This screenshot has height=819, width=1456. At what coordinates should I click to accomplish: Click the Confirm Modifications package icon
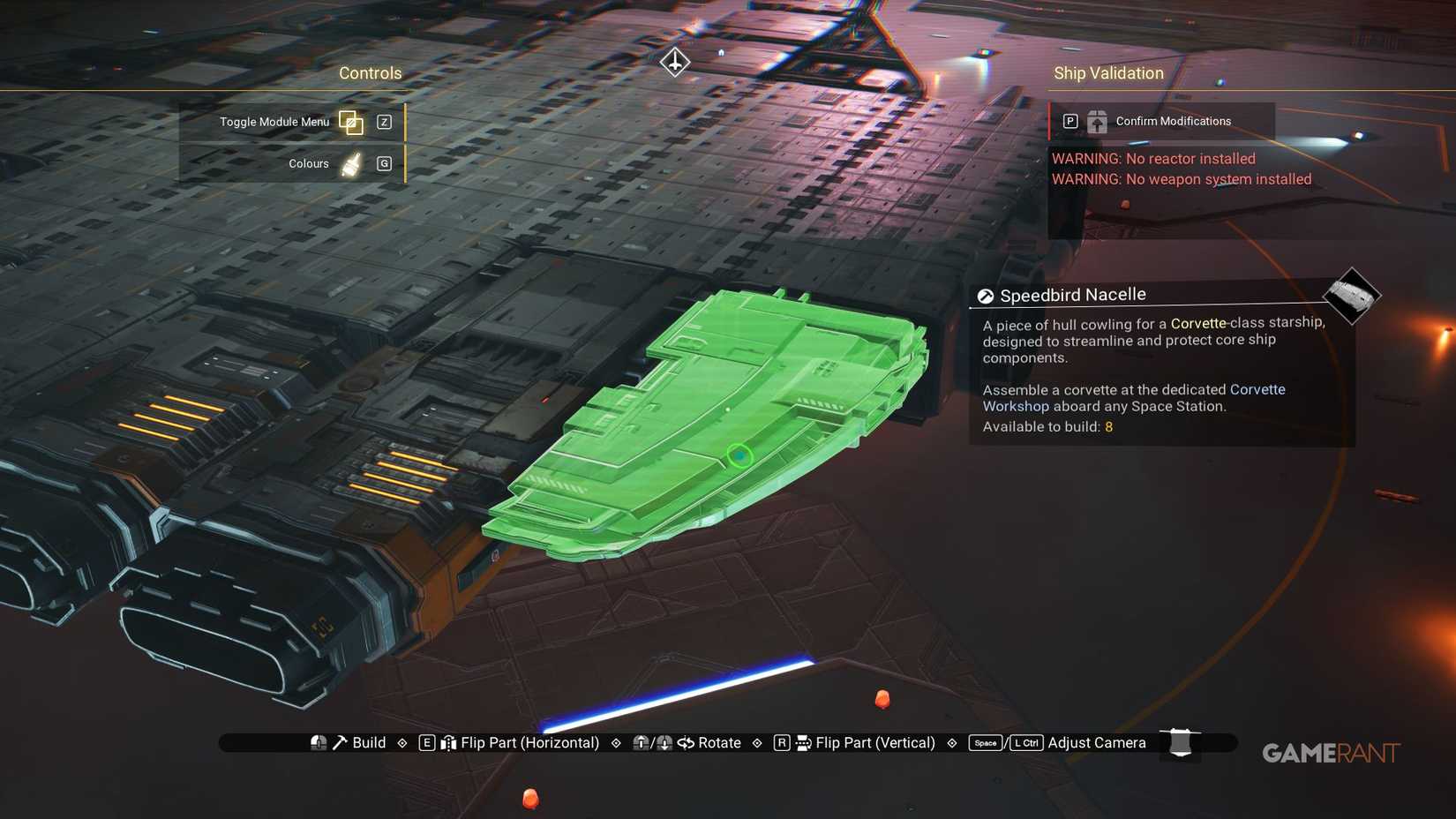(x=1096, y=121)
